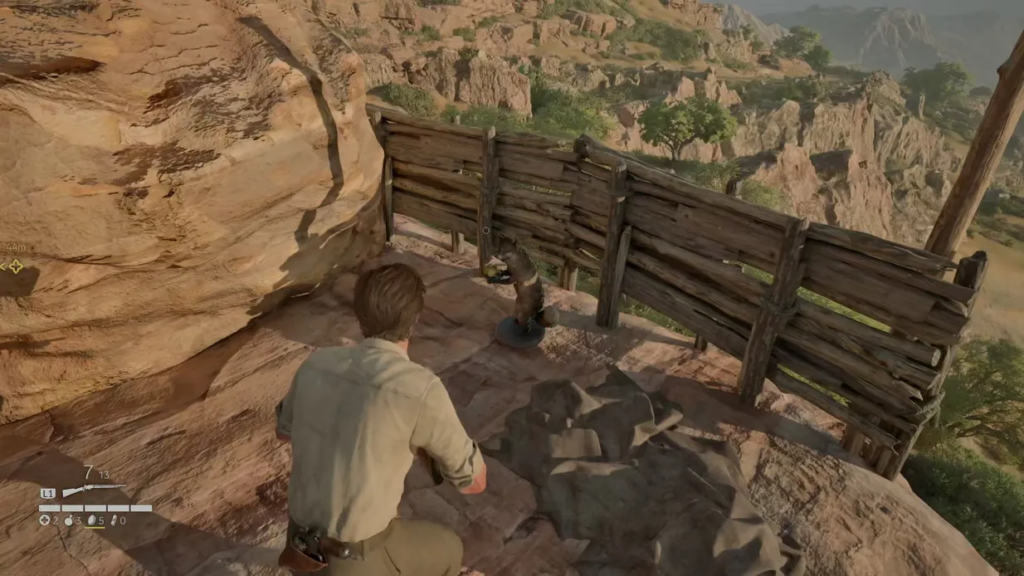
Task: Select the rifle weapon icon
Action: tap(94, 490)
